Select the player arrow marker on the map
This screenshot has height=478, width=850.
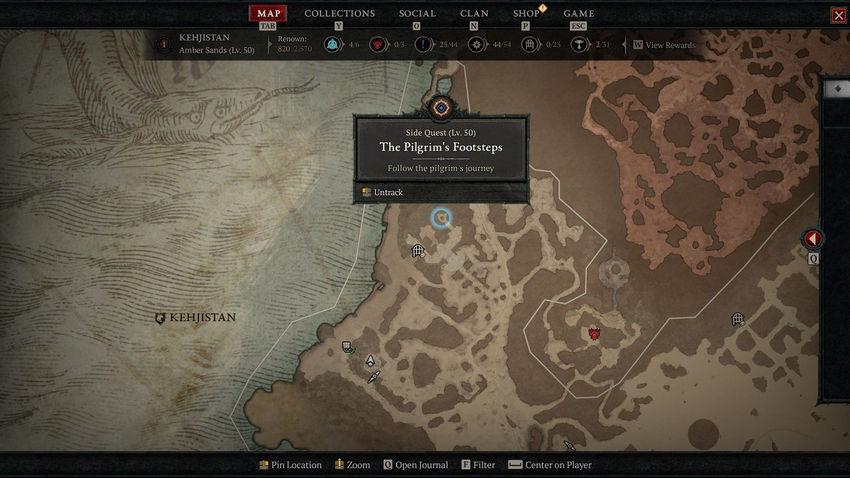tap(370, 361)
